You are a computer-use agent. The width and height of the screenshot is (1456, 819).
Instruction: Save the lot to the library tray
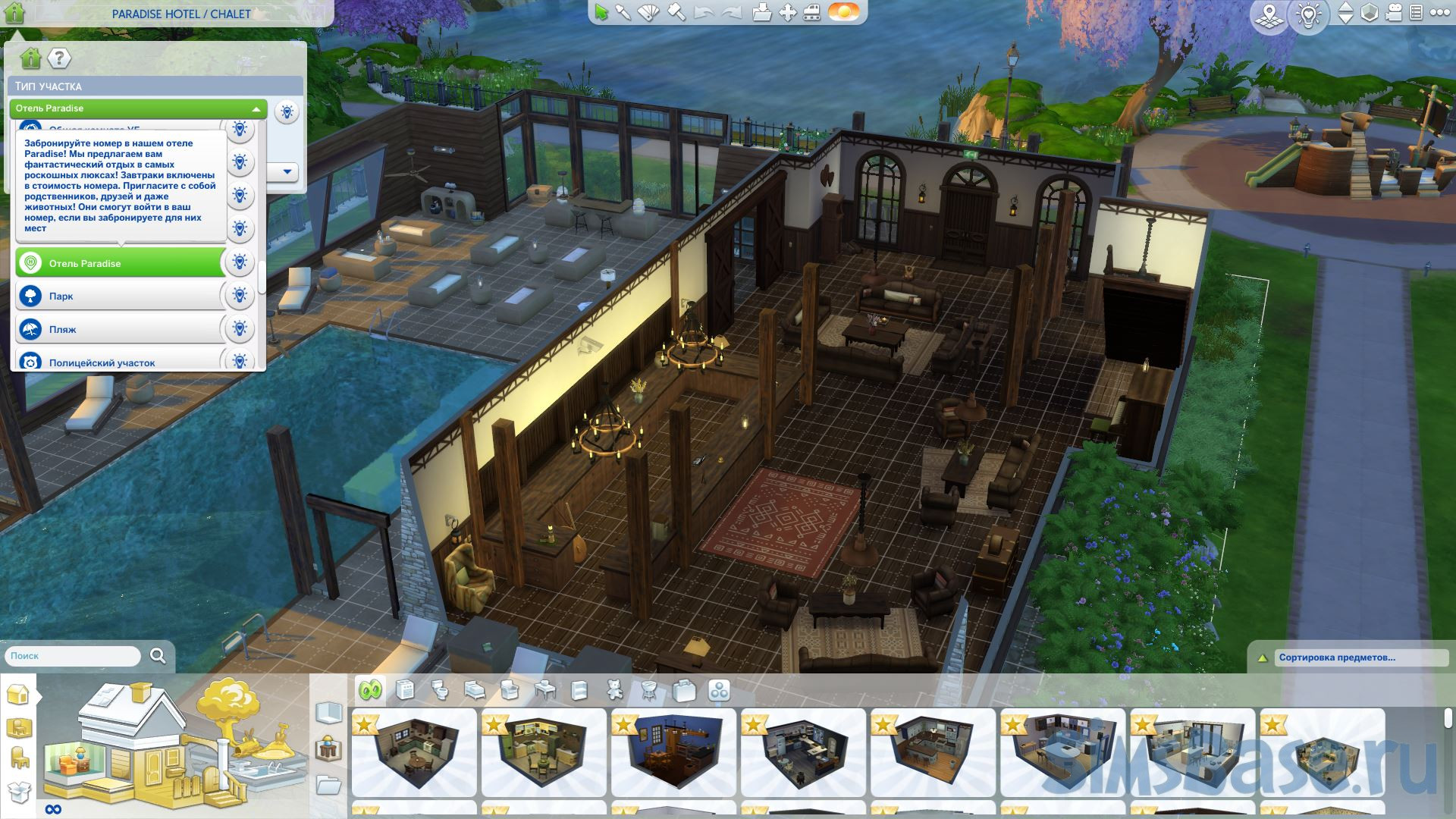pos(762,13)
